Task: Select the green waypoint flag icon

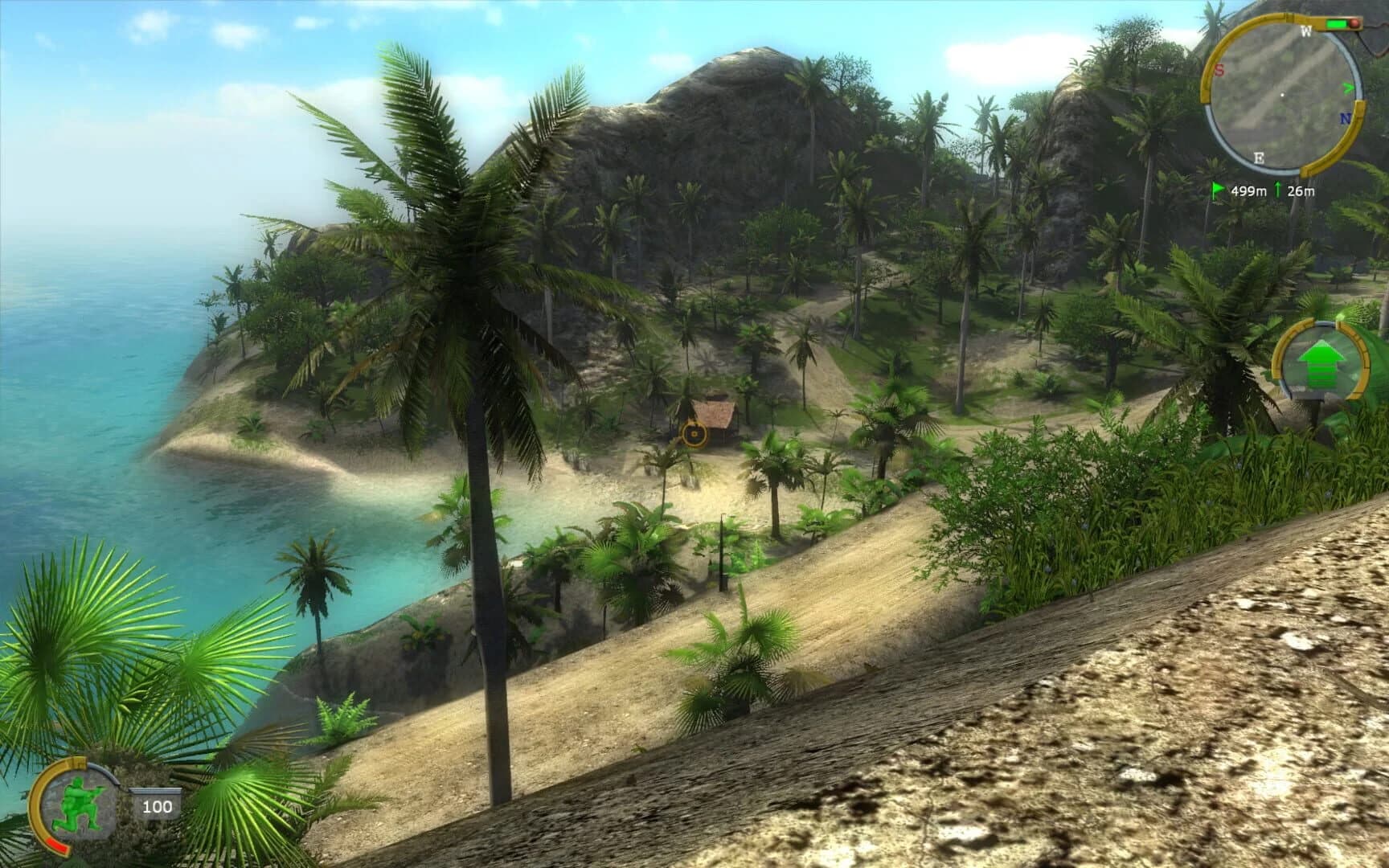Action: (x=1216, y=188)
